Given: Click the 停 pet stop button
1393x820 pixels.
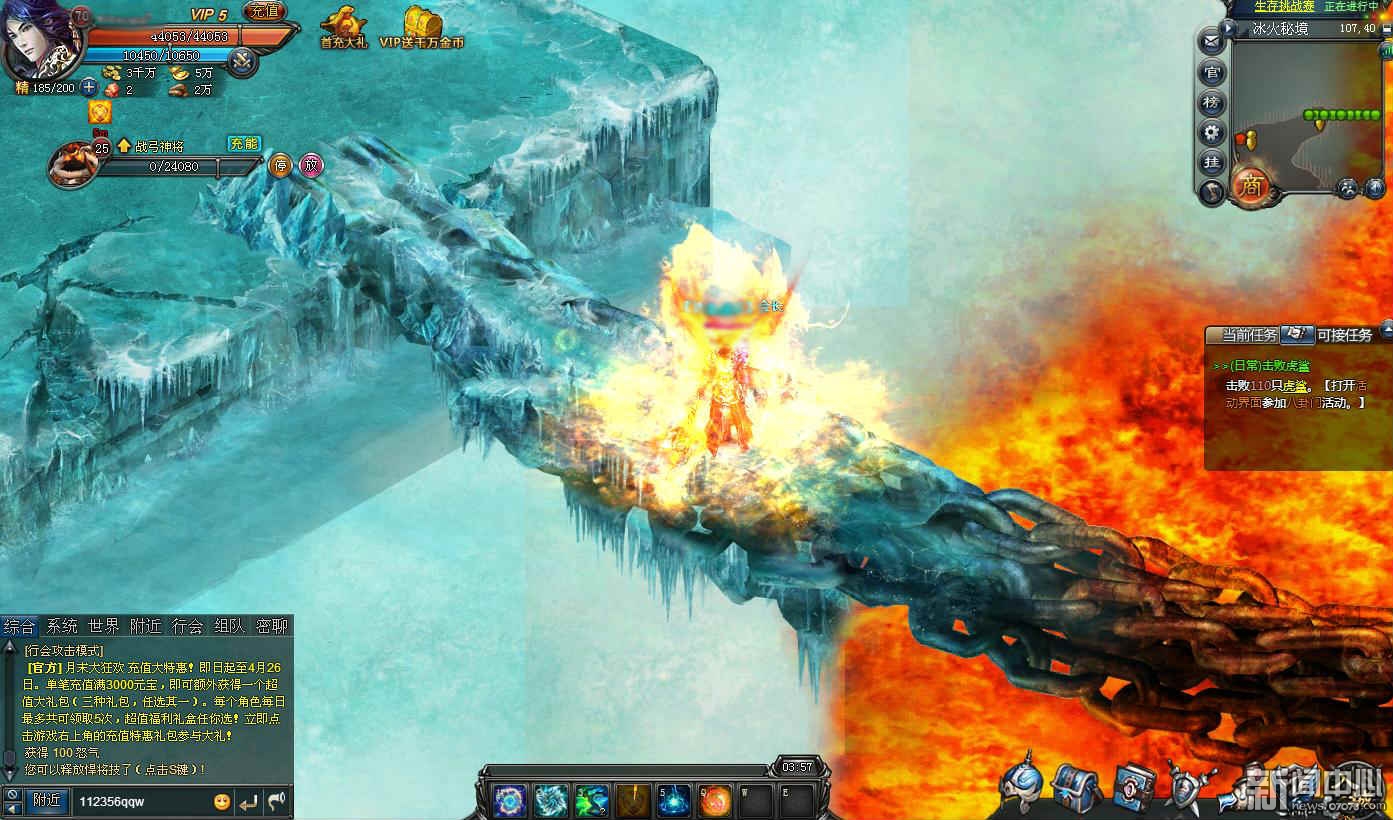Looking at the screenshot, I should click(x=281, y=165).
